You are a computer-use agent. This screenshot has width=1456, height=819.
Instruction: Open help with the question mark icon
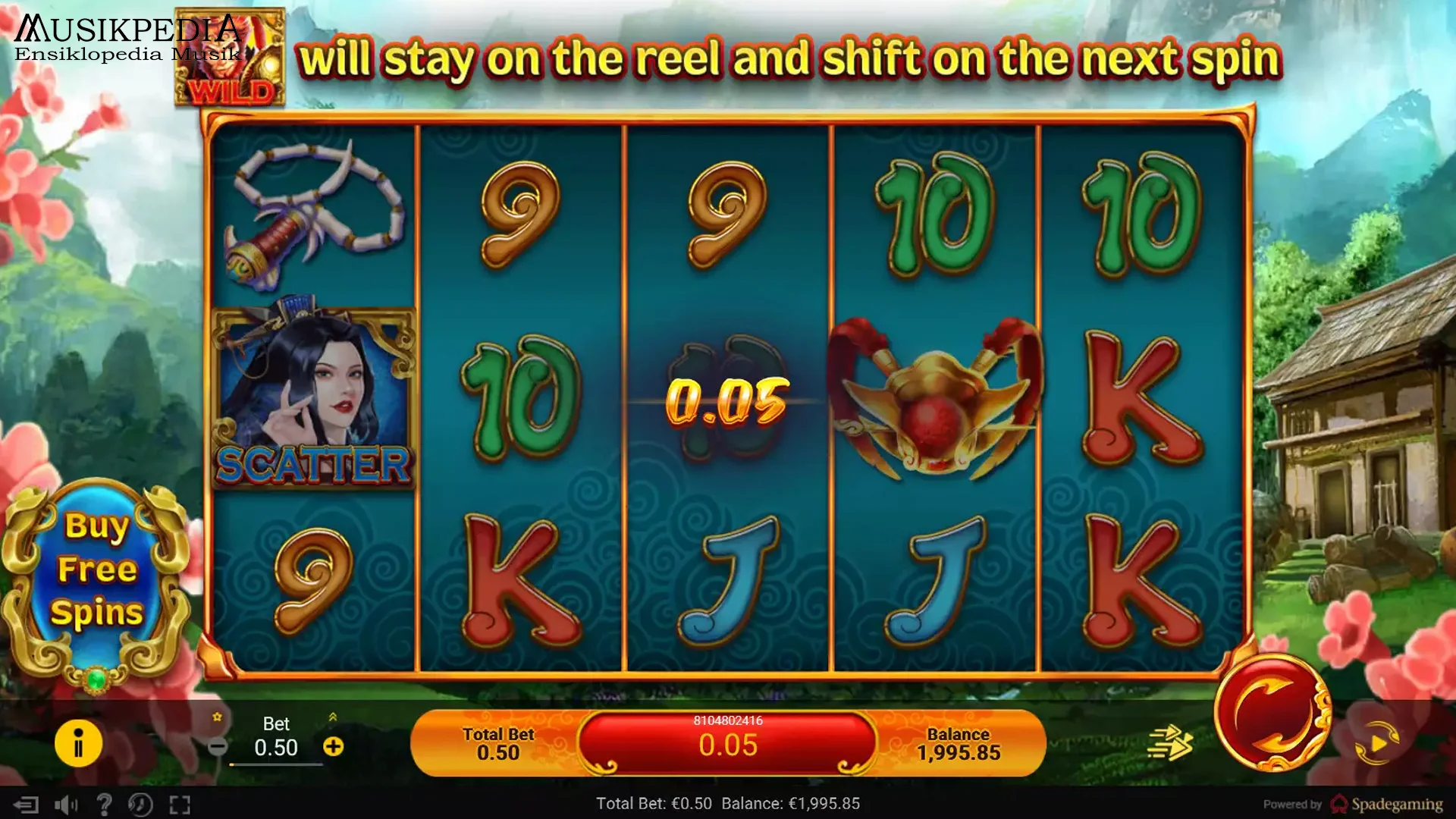coord(104,805)
